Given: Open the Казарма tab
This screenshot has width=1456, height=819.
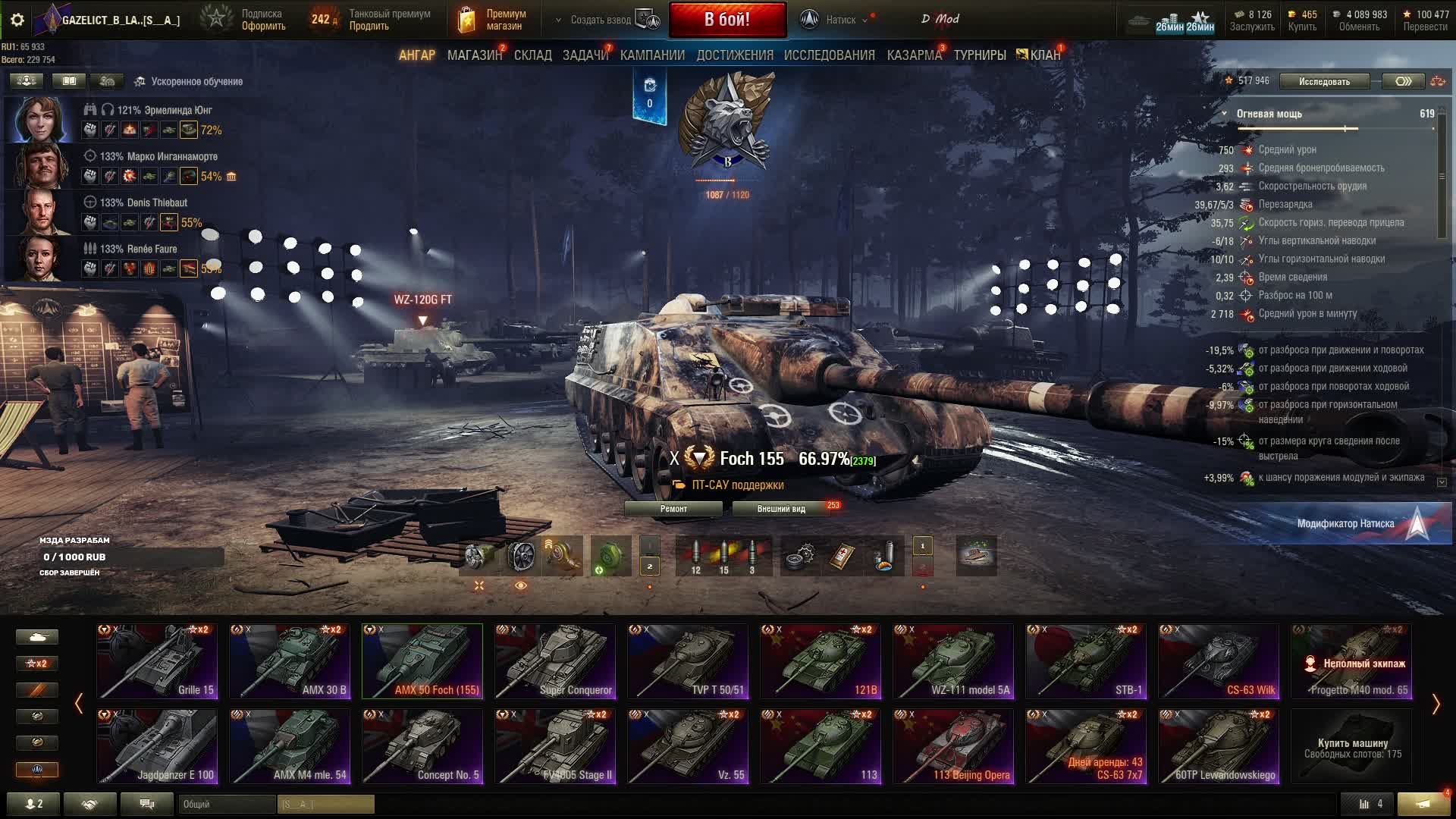Looking at the screenshot, I should click(914, 55).
